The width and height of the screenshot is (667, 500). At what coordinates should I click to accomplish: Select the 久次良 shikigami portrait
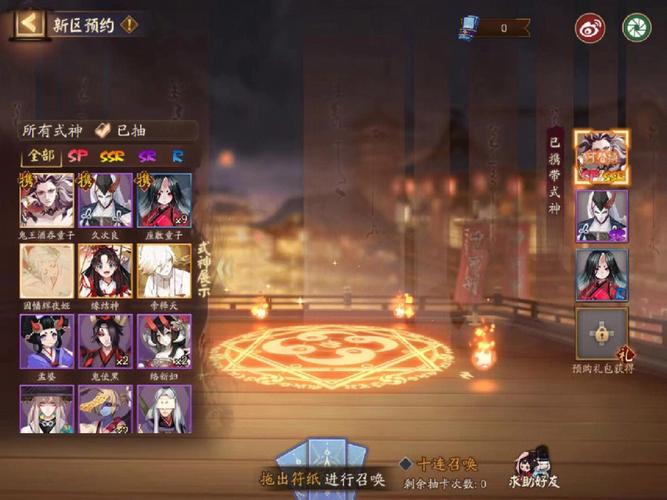[105, 200]
